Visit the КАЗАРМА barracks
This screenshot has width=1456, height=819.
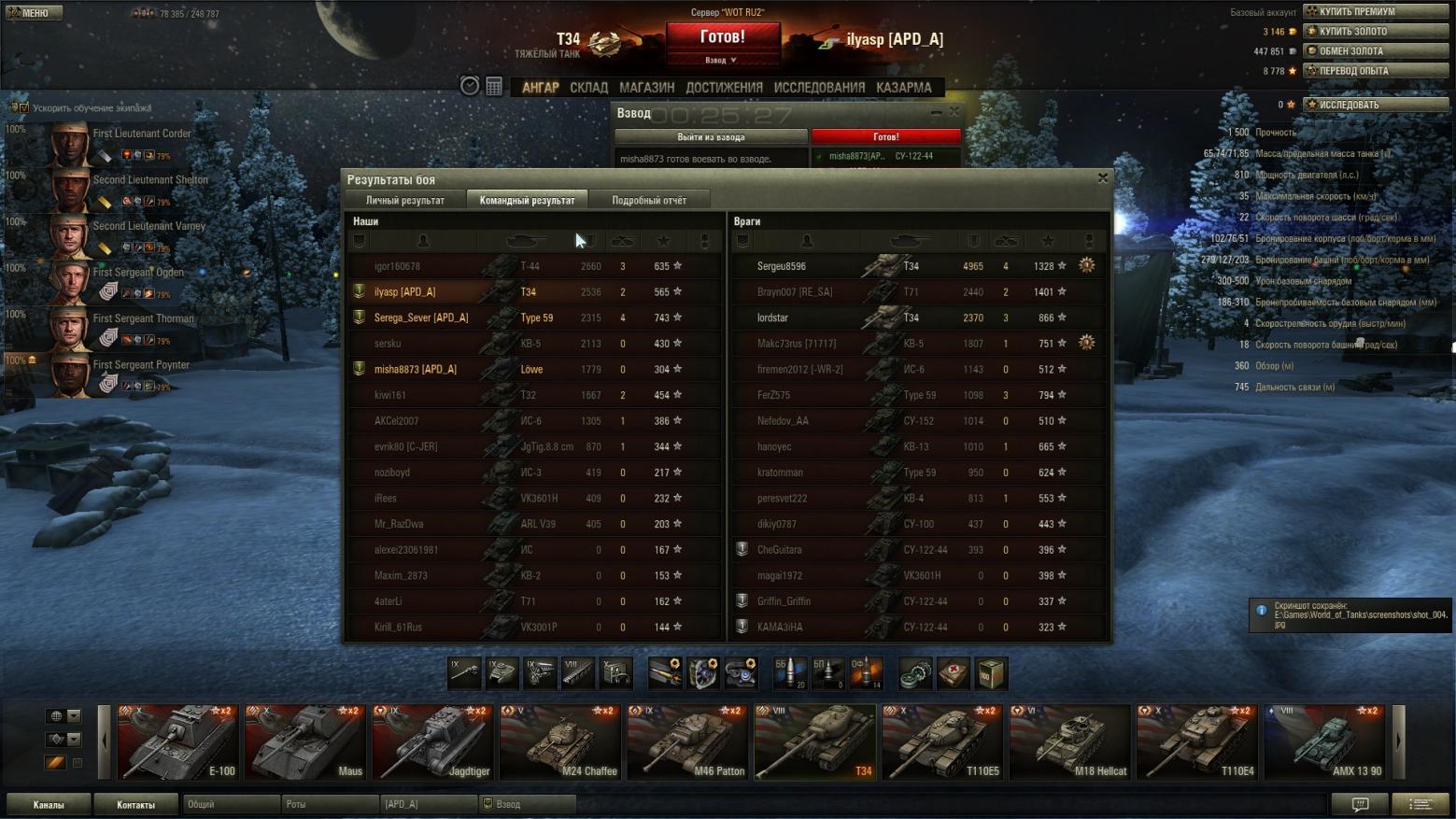tap(903, 88)
